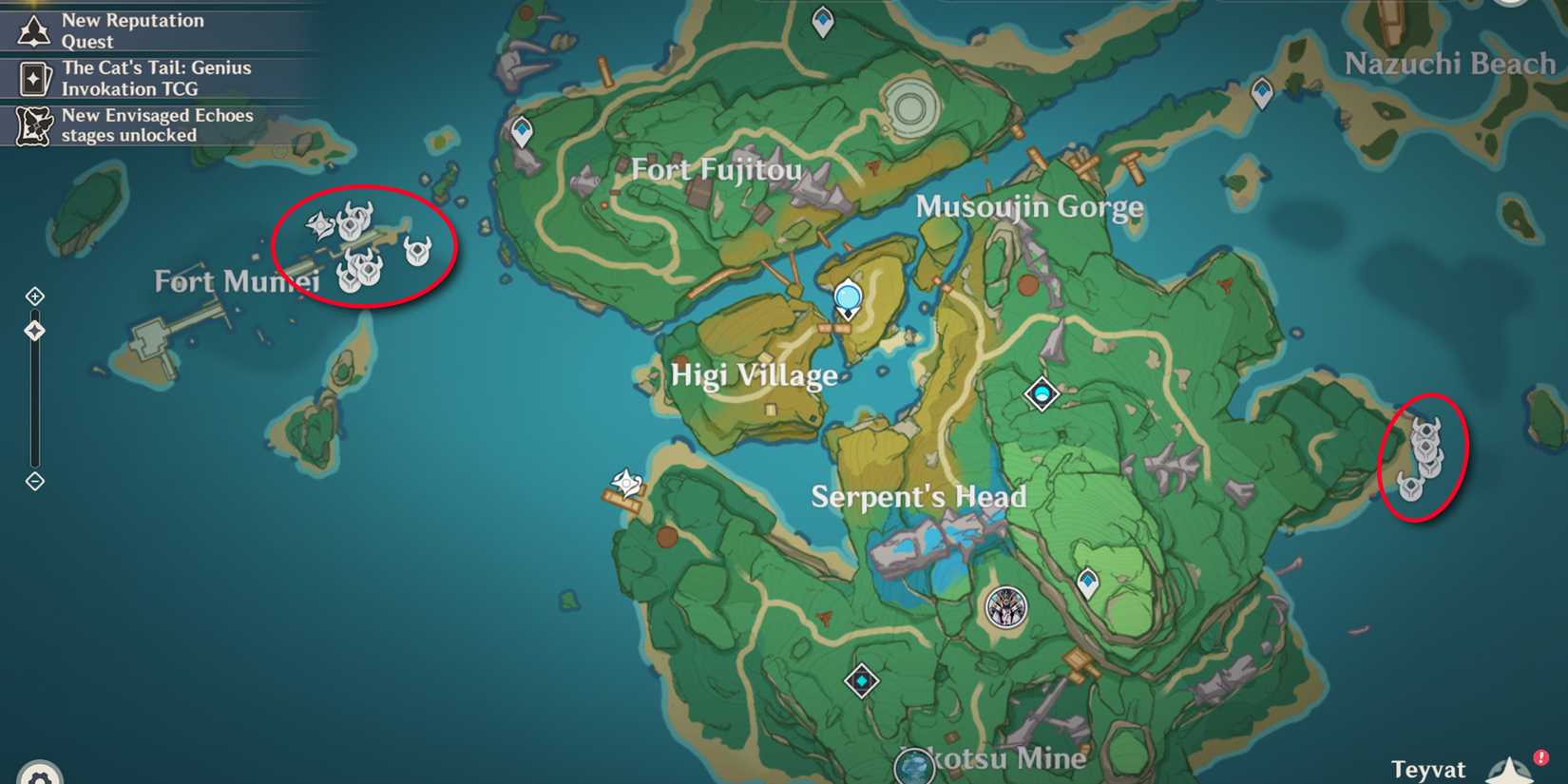Screen dimensions: 1568x784
Task: Open The Cat's Tail: Genius Invokation TCG notice
Action: 156,78
